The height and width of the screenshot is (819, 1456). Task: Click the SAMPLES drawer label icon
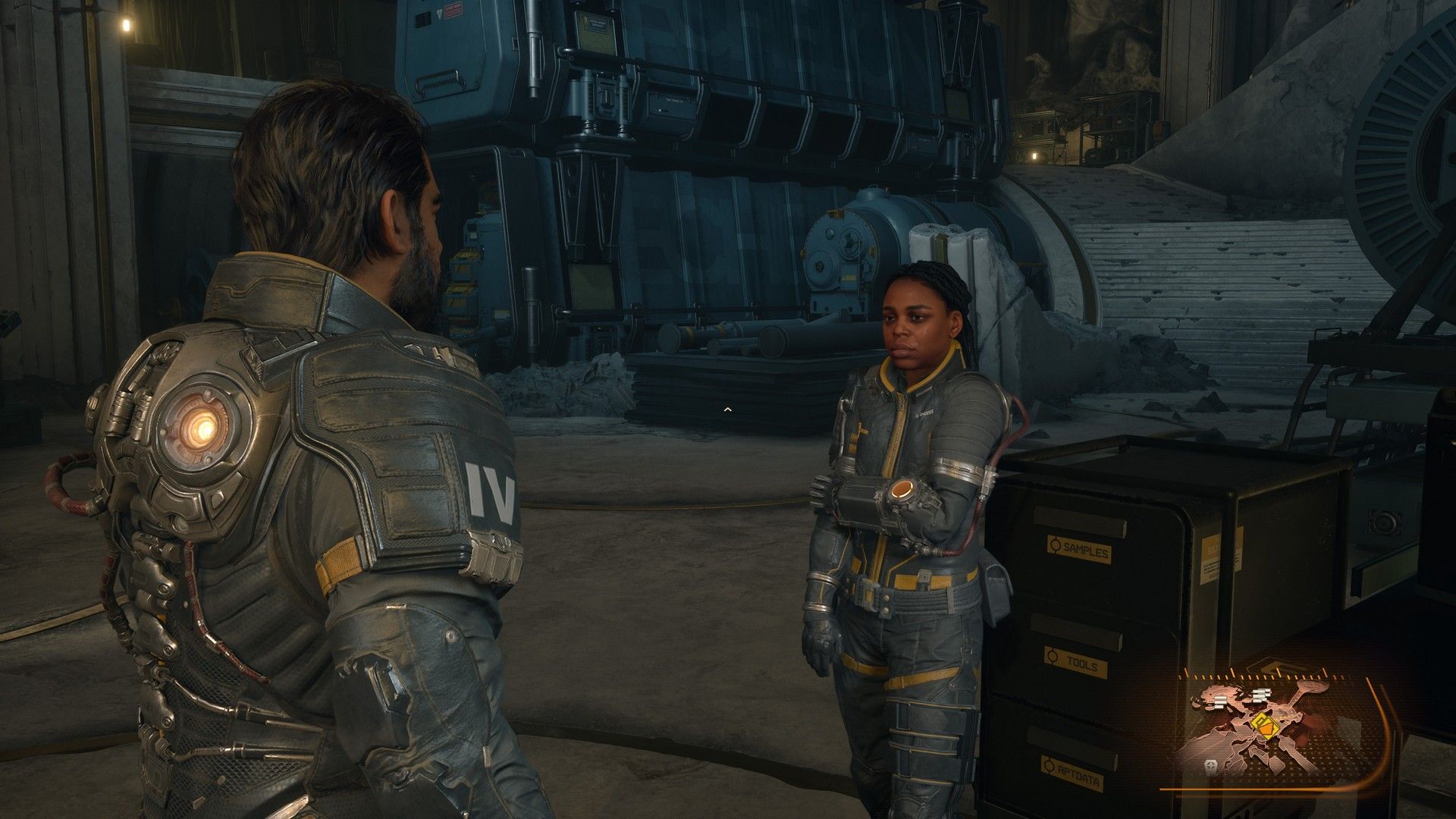point(1055,544)
